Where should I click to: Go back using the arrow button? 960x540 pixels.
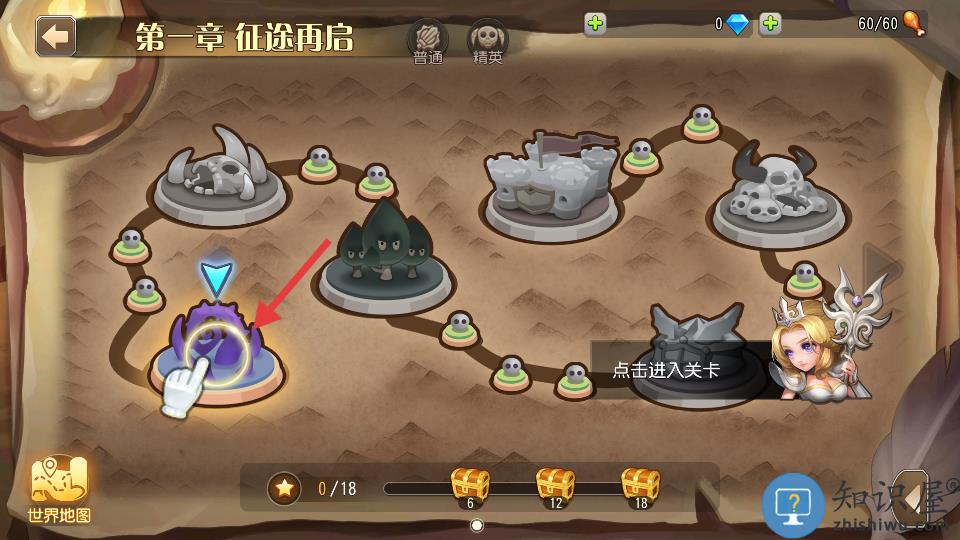click(56, 36)
